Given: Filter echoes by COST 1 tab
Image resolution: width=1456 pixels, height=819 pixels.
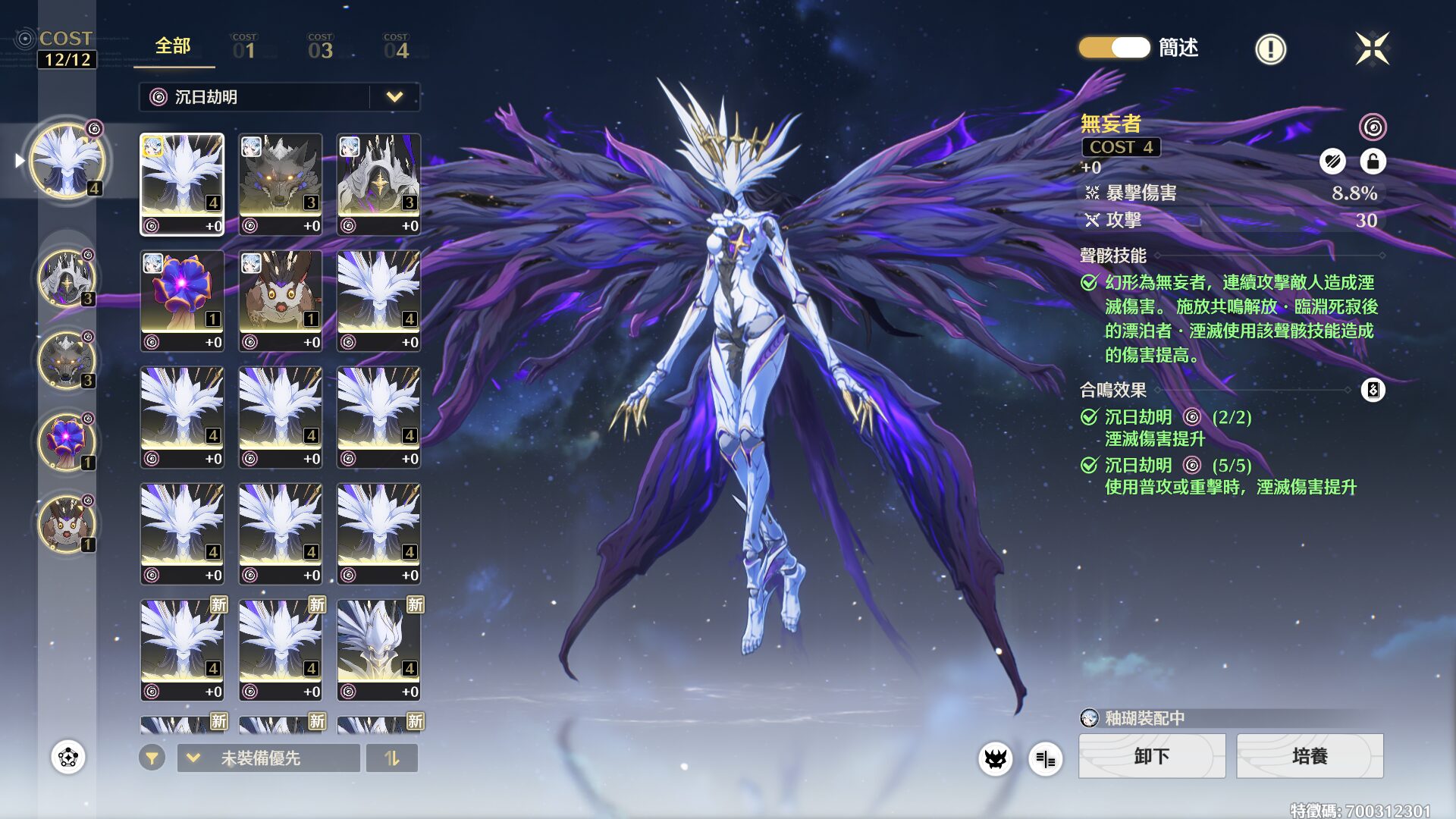Looking at the screenshot, I should (x=244, y=48).
